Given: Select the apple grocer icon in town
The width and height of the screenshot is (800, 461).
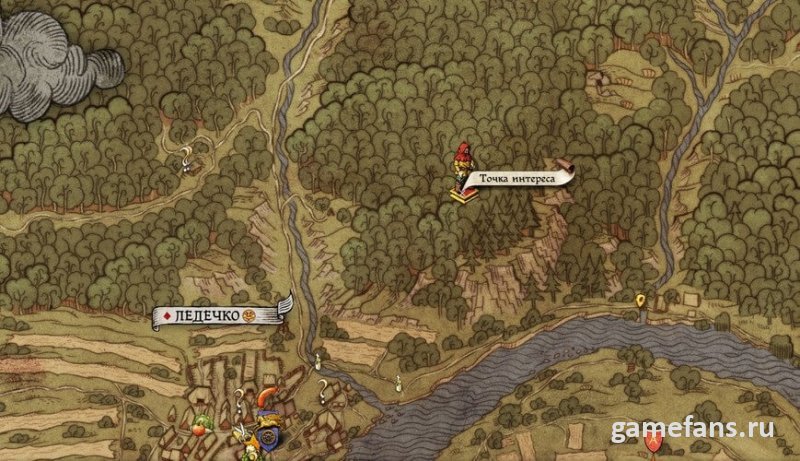Looking at the screenshot, I should tap(199, 426).
